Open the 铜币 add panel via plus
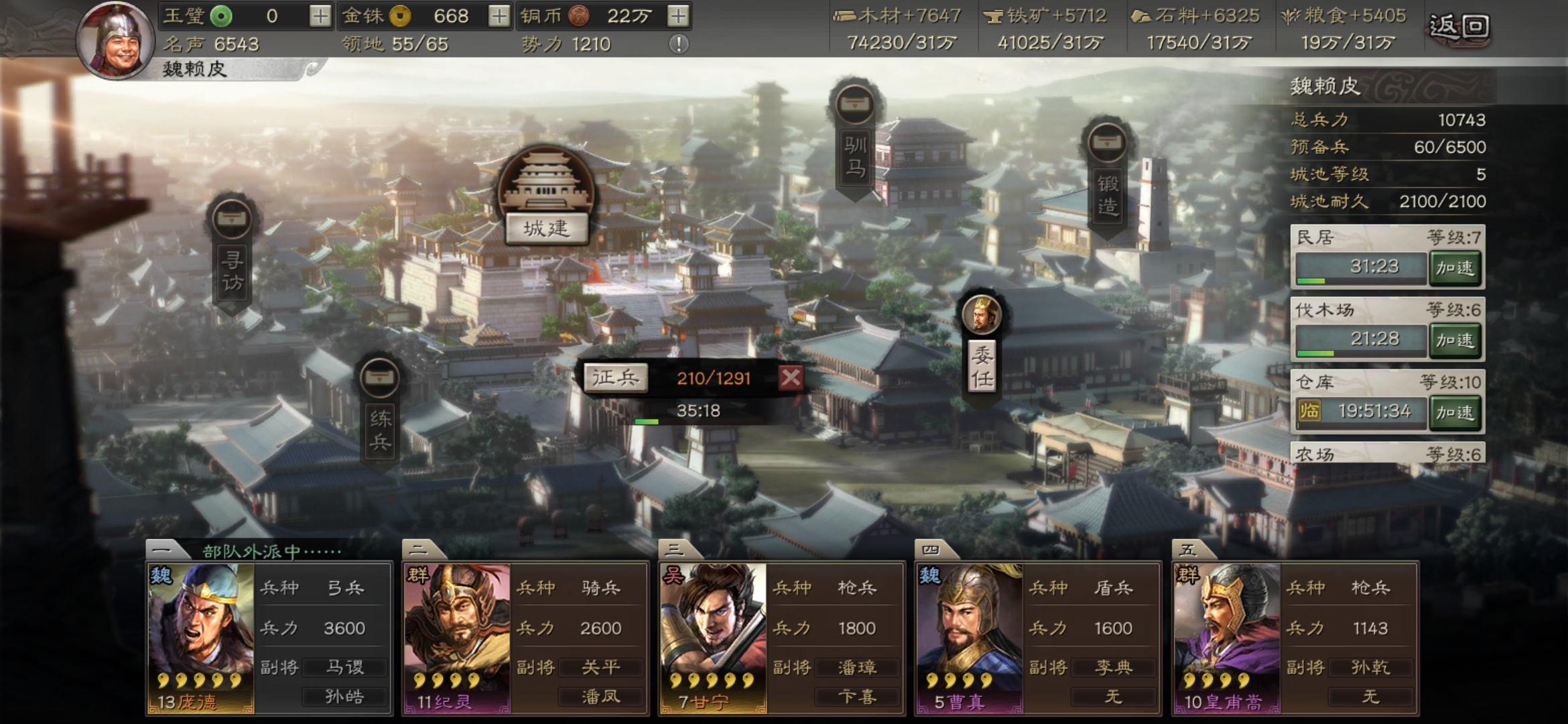Image resolution: width=1568 pixels, height=724 pixels. click(677, 15)
